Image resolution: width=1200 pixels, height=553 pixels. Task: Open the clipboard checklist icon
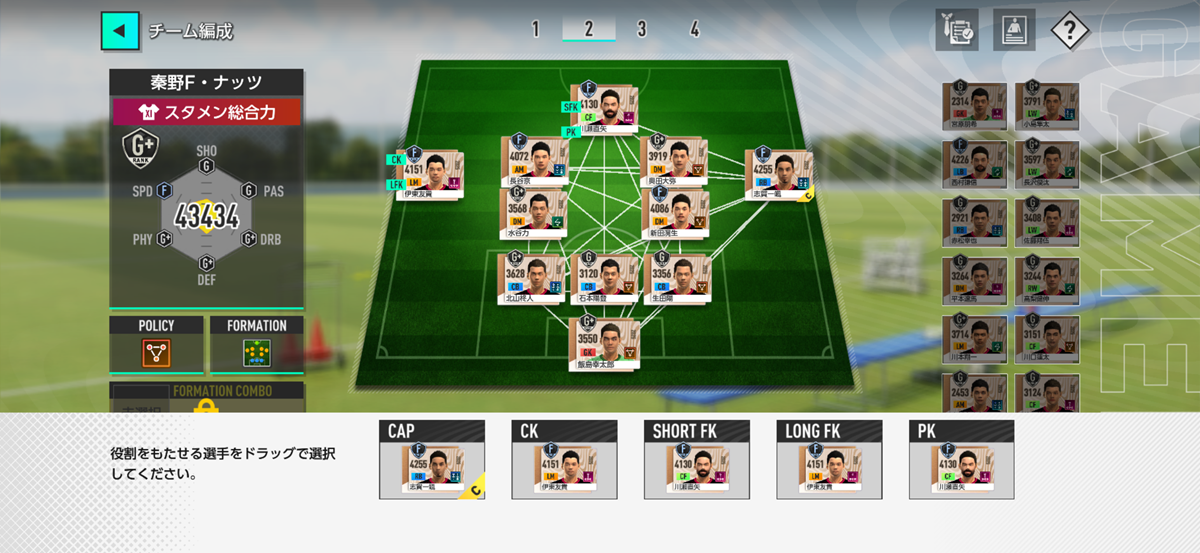[956, 31]
